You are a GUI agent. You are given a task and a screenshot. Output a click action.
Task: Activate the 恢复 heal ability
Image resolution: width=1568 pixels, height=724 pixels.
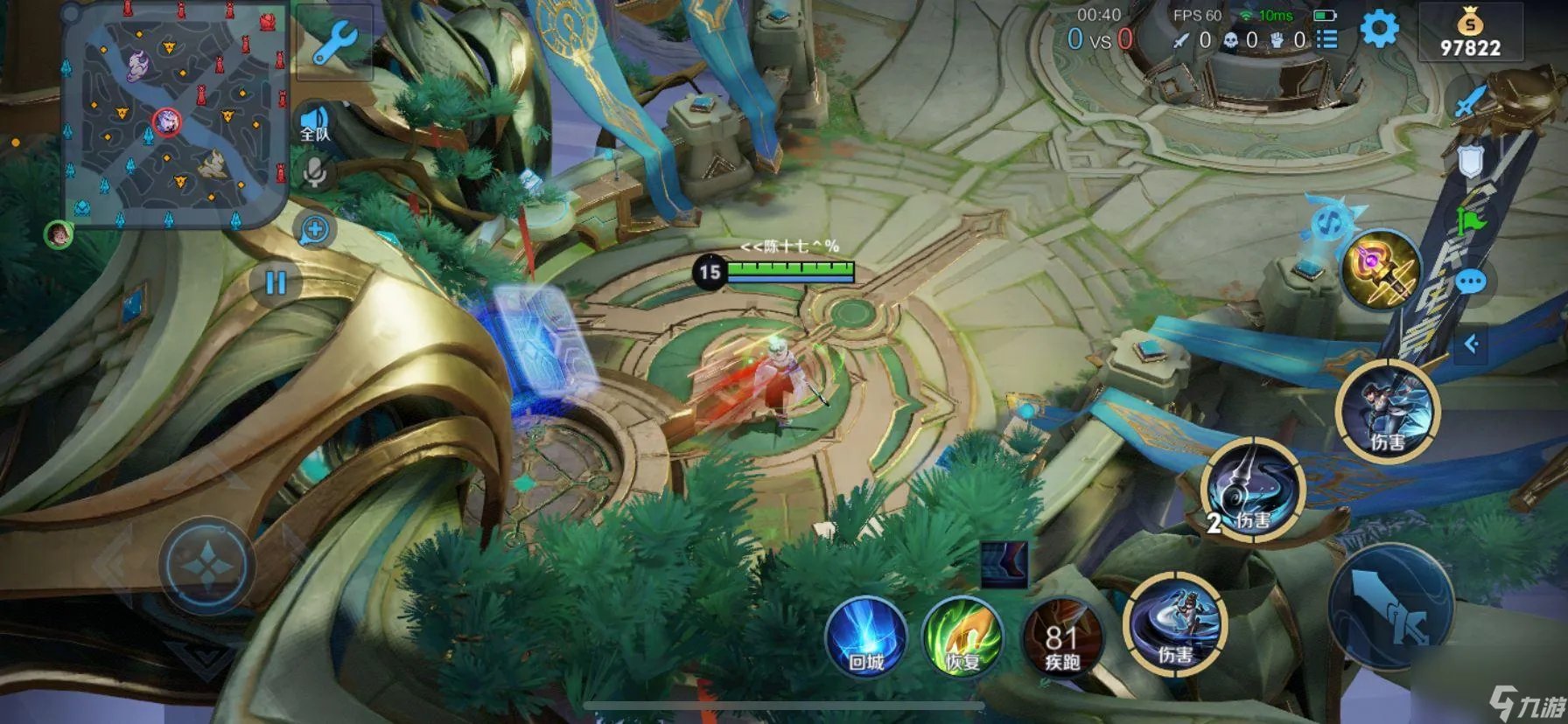962,637
